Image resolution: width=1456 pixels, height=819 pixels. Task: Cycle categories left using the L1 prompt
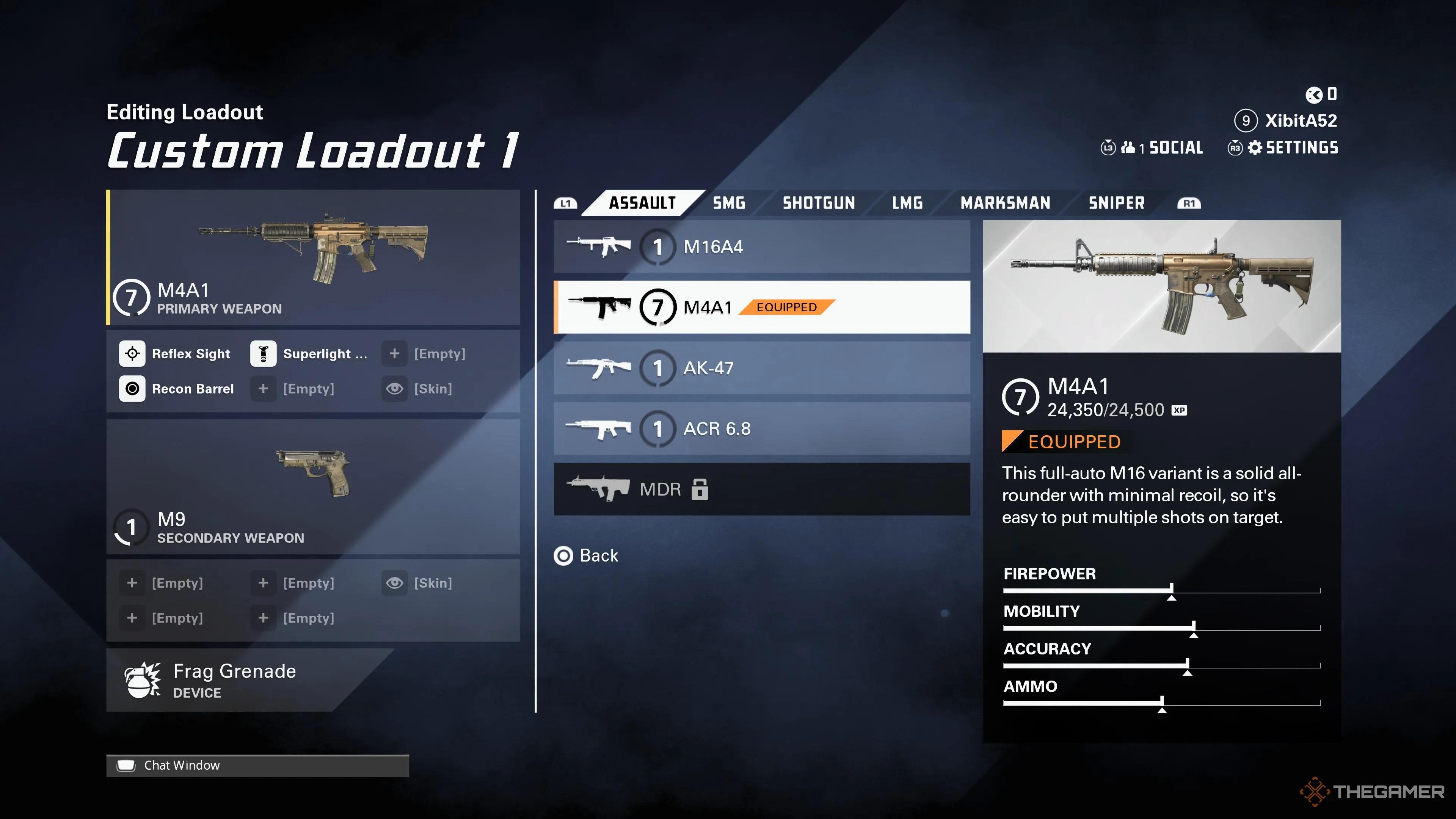(x=565, y=202)
